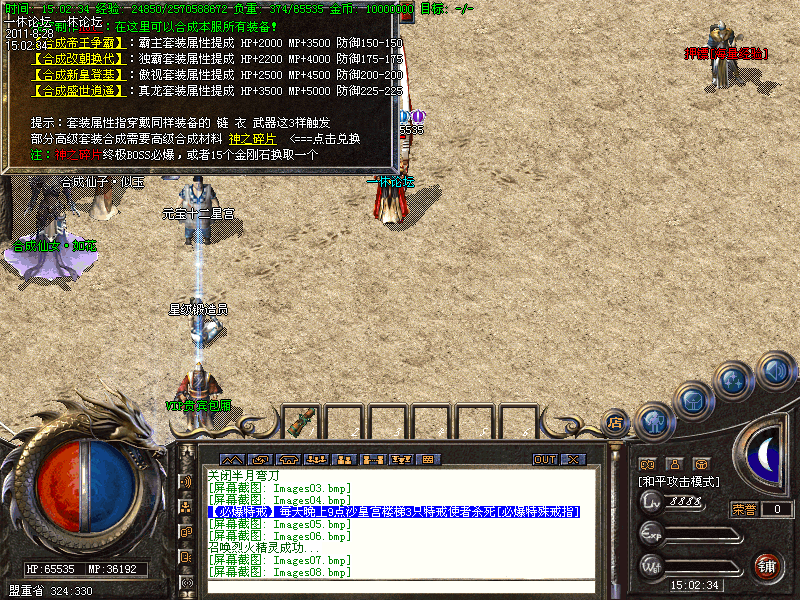Select the 合成改朝换代 synthesis link
Image resolution: width=800 pixels, height=600 pixels.
(79, 59)
